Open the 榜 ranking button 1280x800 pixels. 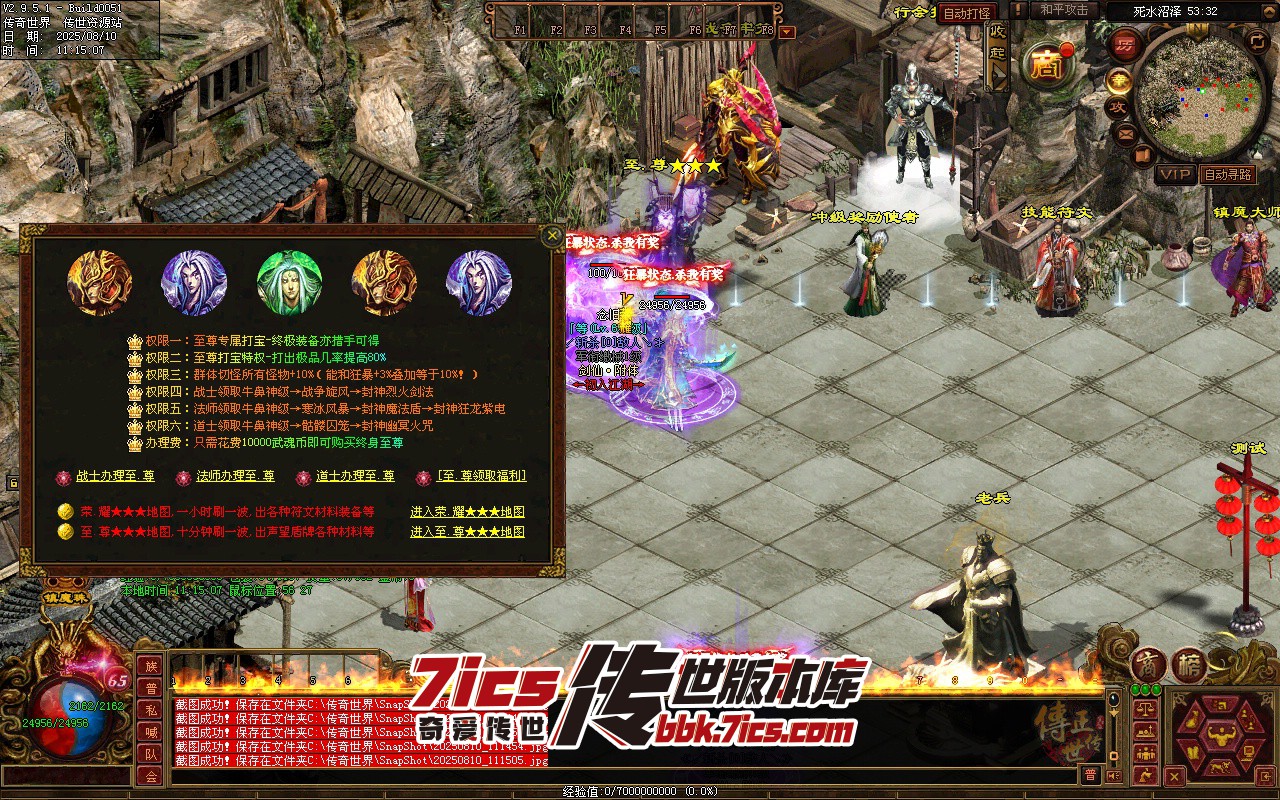[x=1189, y=665]
